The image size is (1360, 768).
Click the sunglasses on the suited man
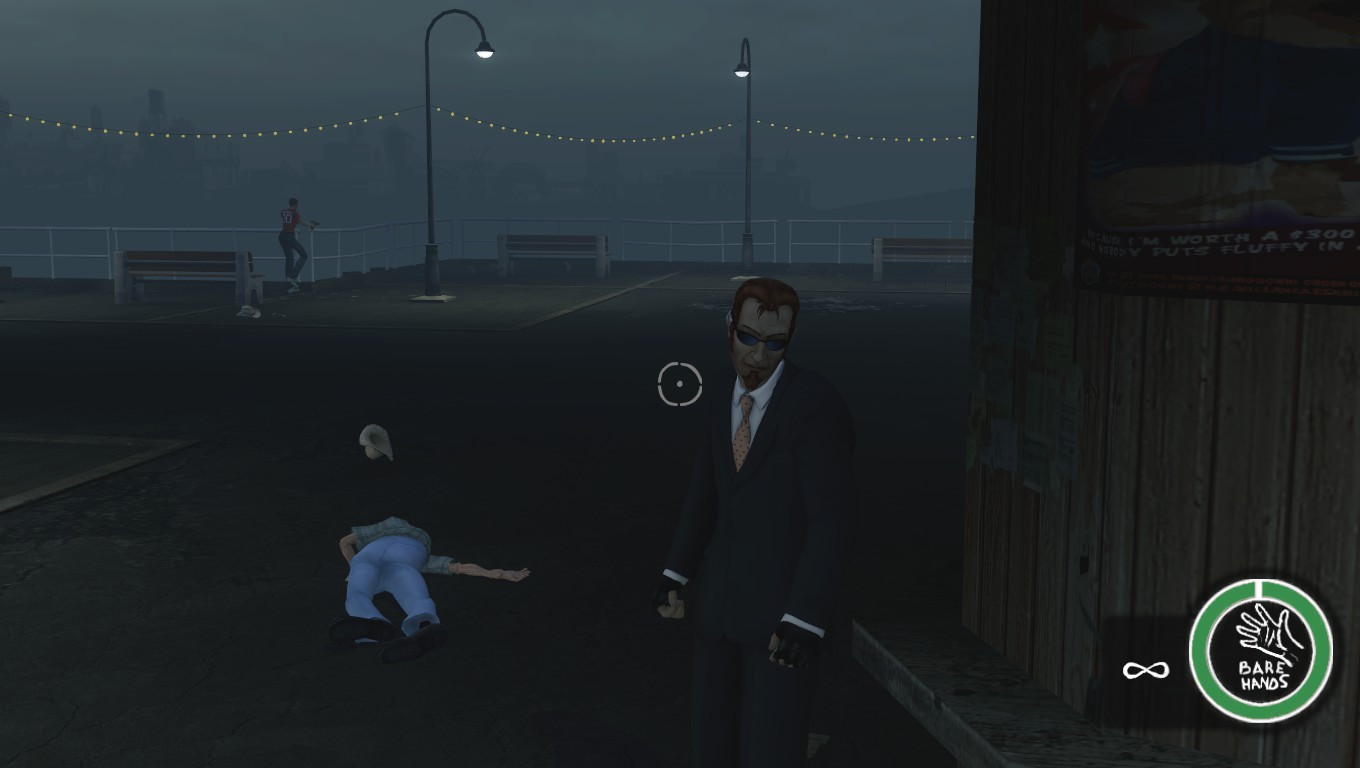(x=762, y=338)
